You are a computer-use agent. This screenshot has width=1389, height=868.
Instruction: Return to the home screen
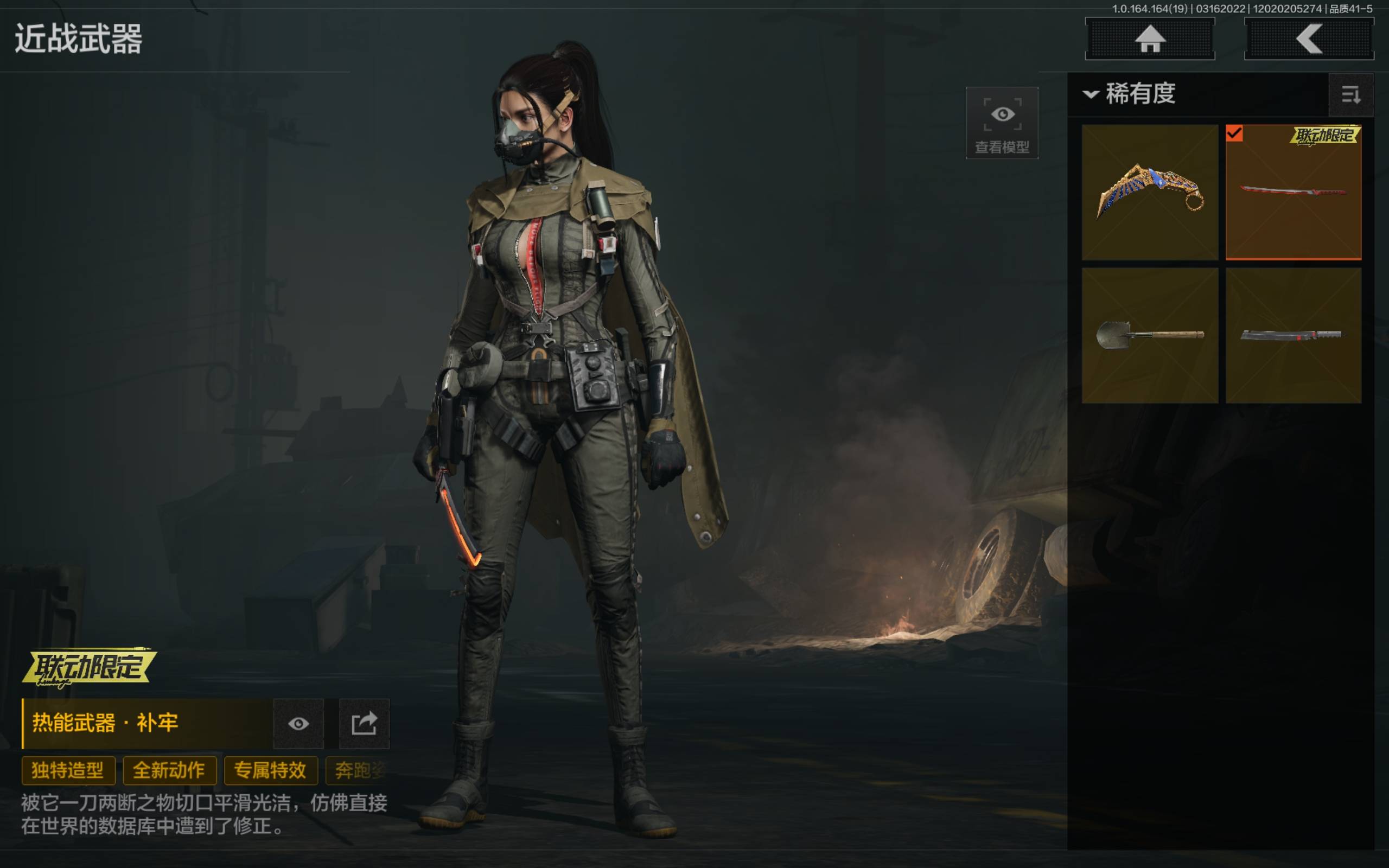coord(1150,39)
